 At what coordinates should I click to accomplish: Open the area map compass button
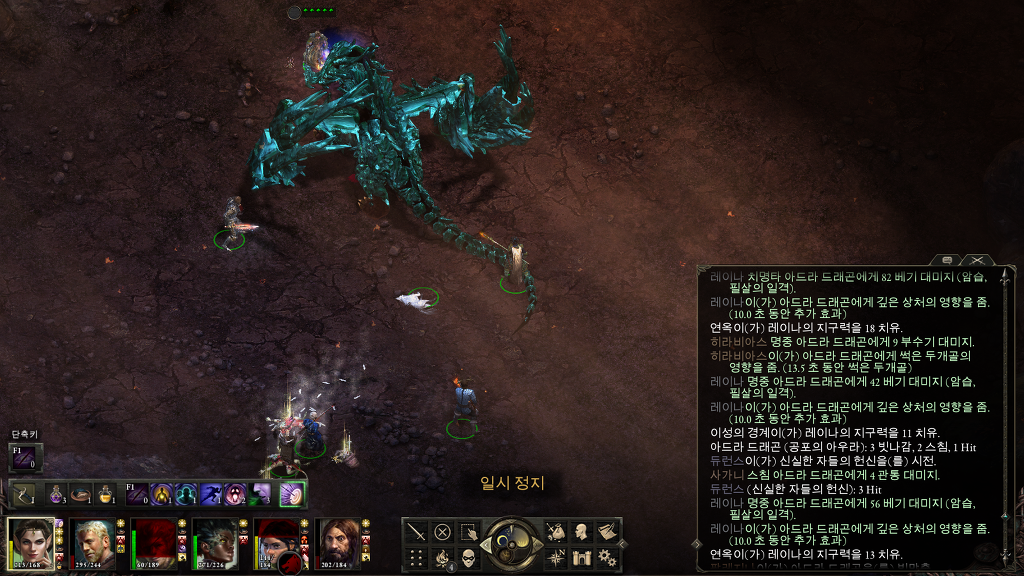(555, 557)
